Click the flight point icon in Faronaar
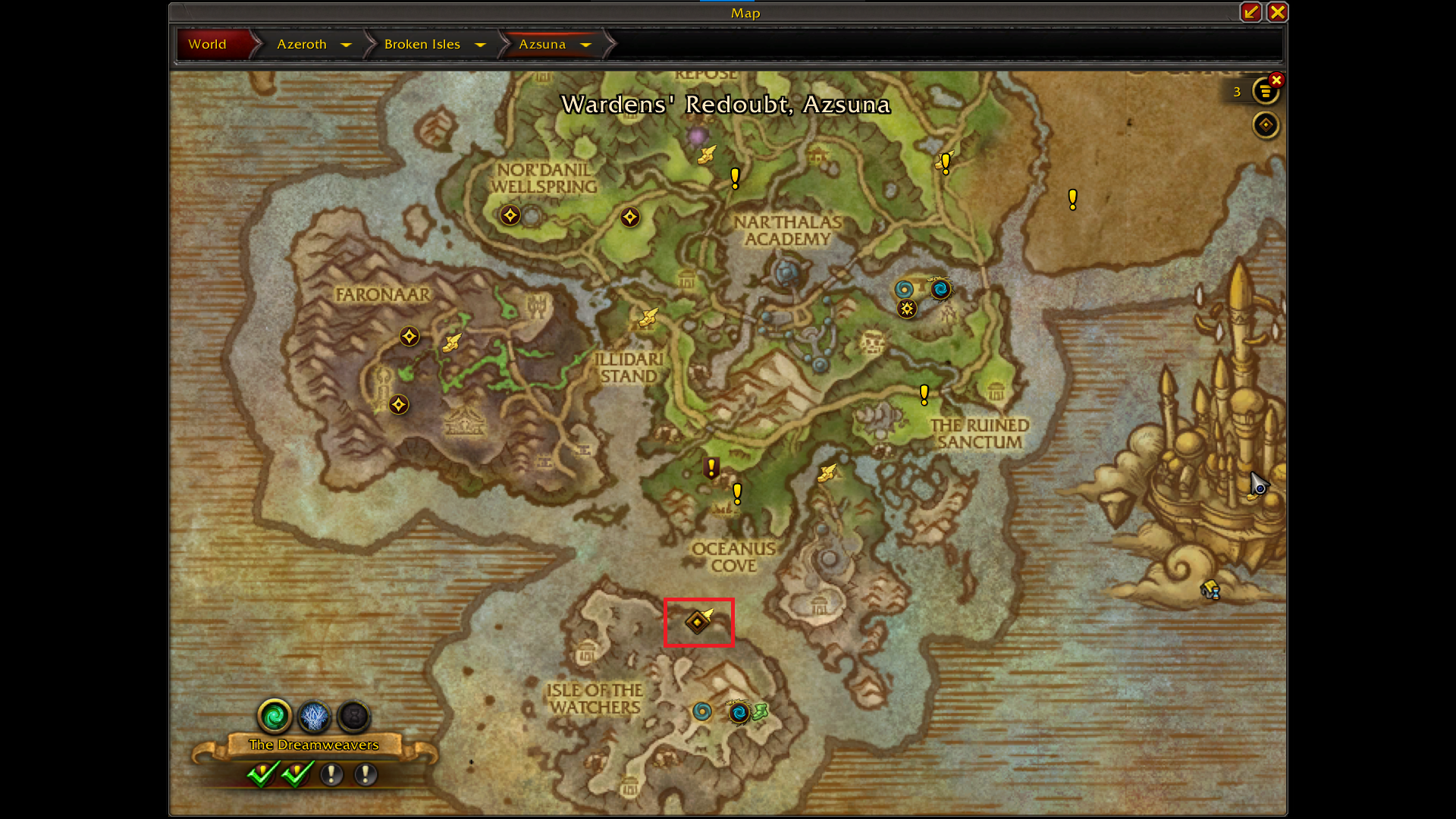Image resolution: width=1456 pixels, height=819 pixels. click(452, 343)
